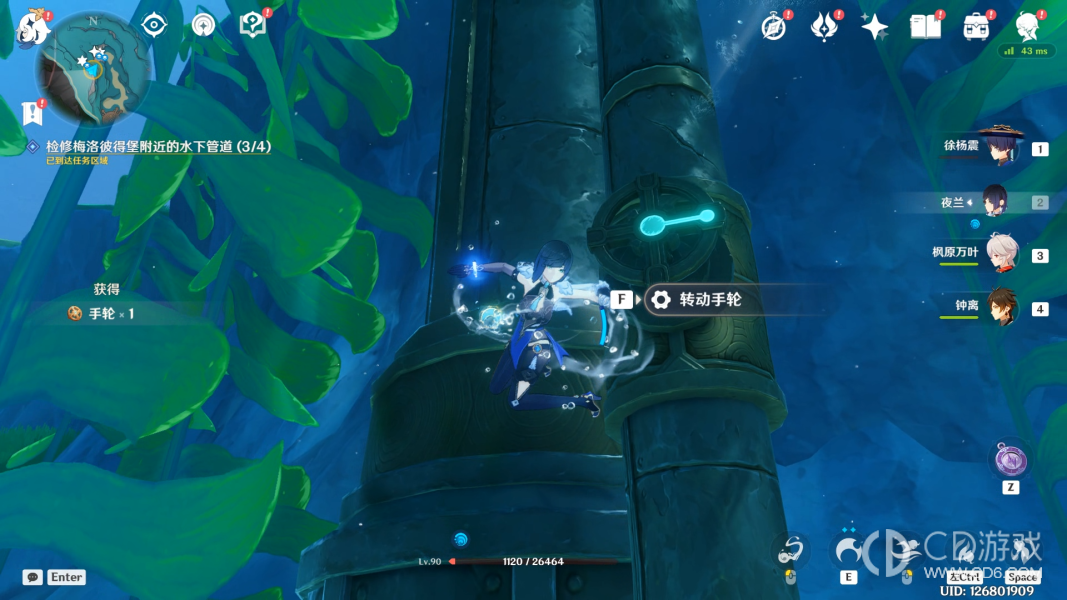
Task: Open the Adventurer Handbook book icon
Action: click(925, 27)
